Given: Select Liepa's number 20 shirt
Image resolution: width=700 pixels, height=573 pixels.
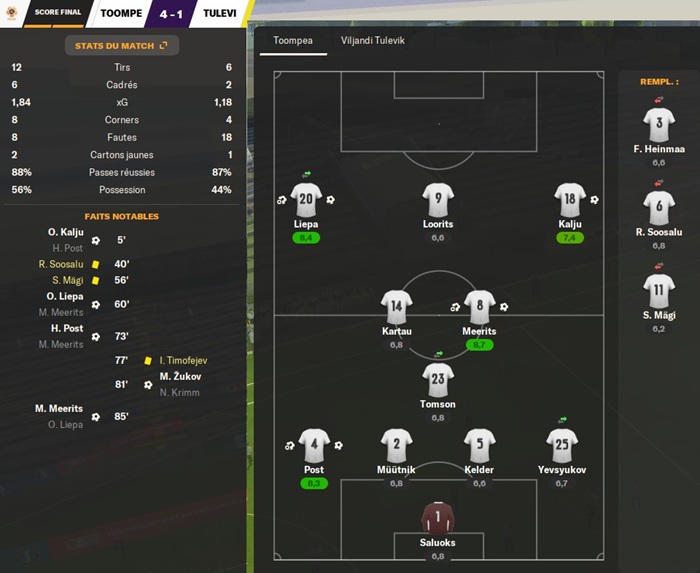Looking at the screenshot, I should coord(306,199).
